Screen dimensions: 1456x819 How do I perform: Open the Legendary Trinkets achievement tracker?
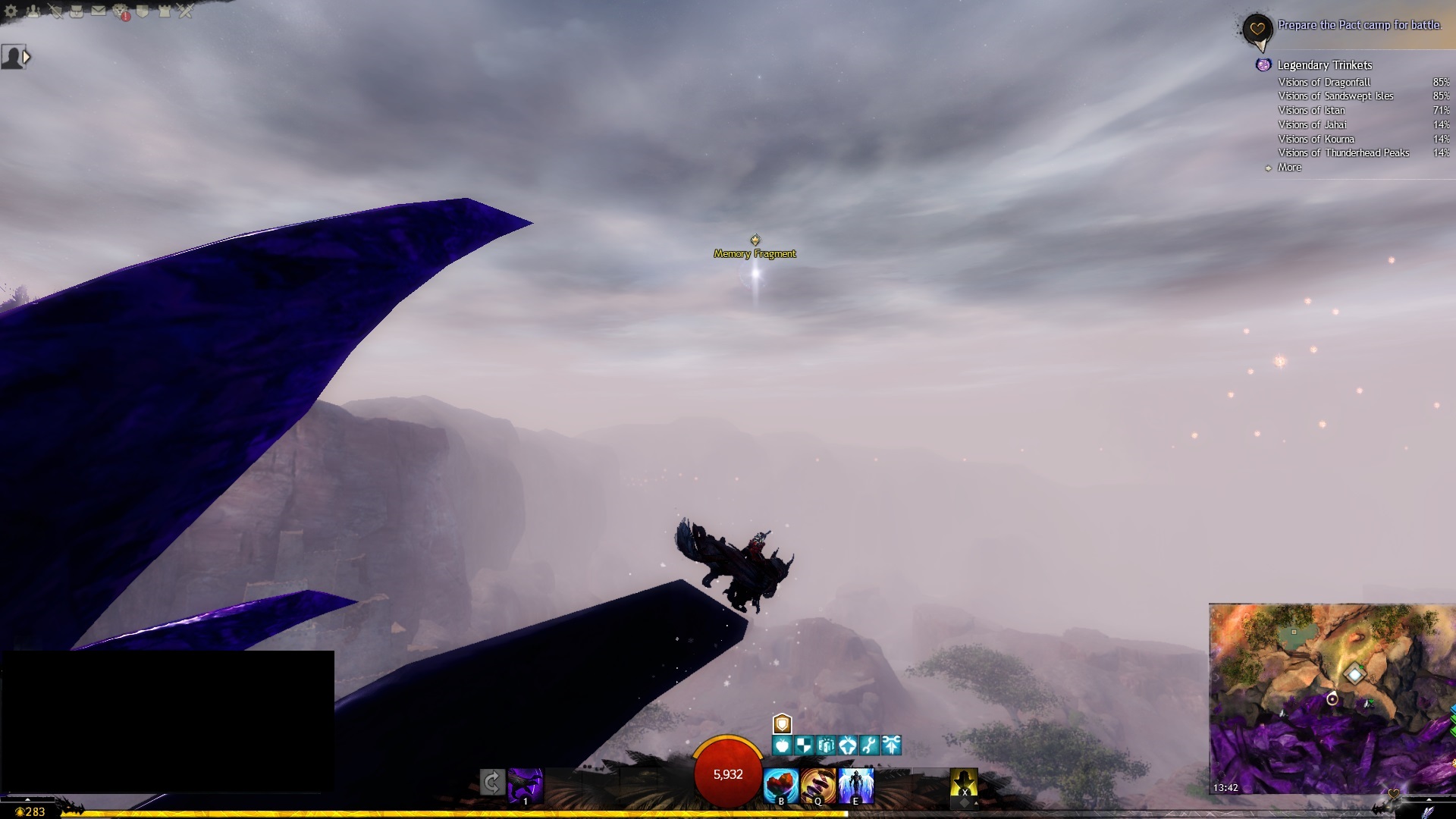(1324, 65)
